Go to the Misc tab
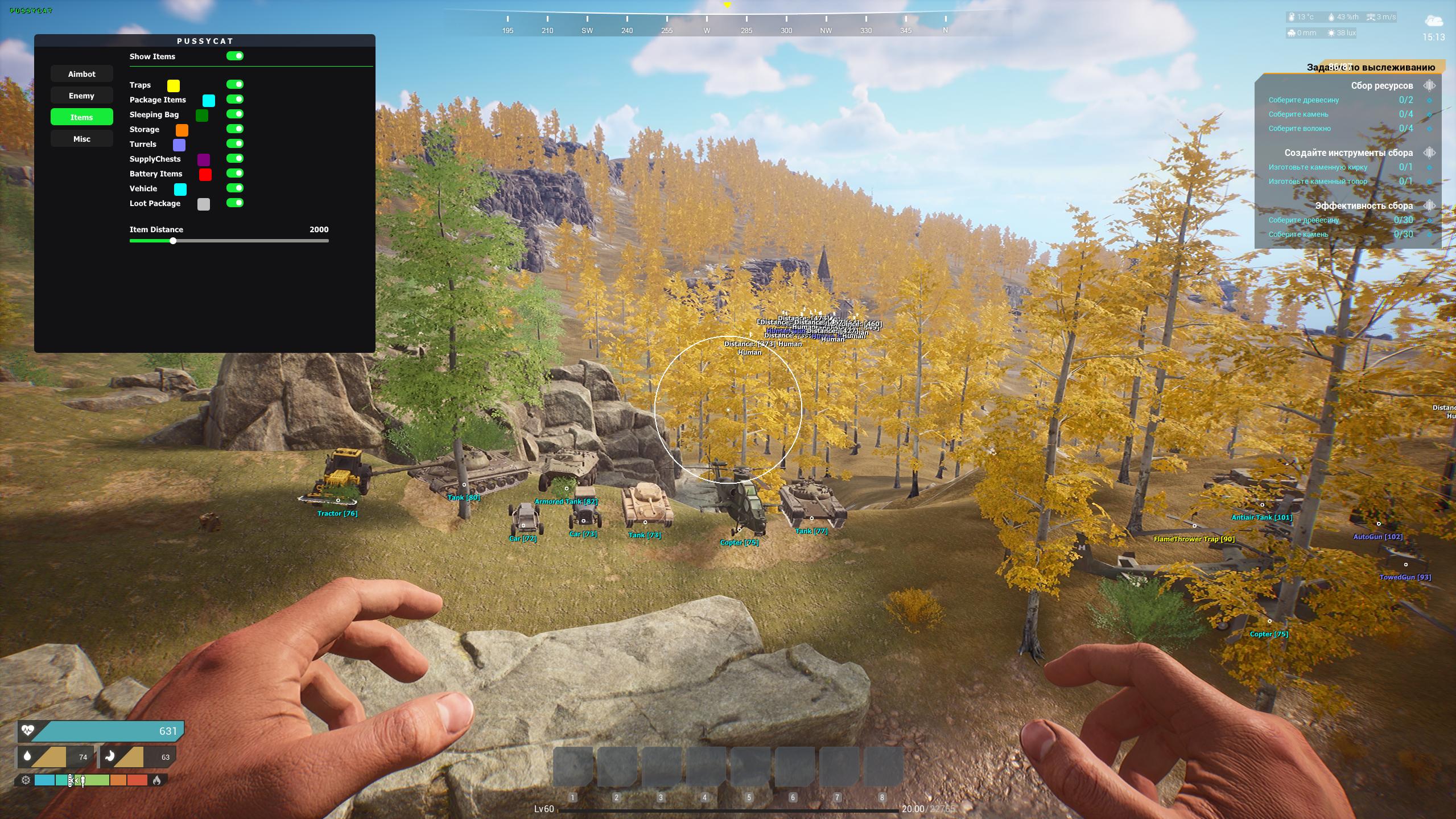Screen dimensions: 1456x819 (x=81, y=139)
